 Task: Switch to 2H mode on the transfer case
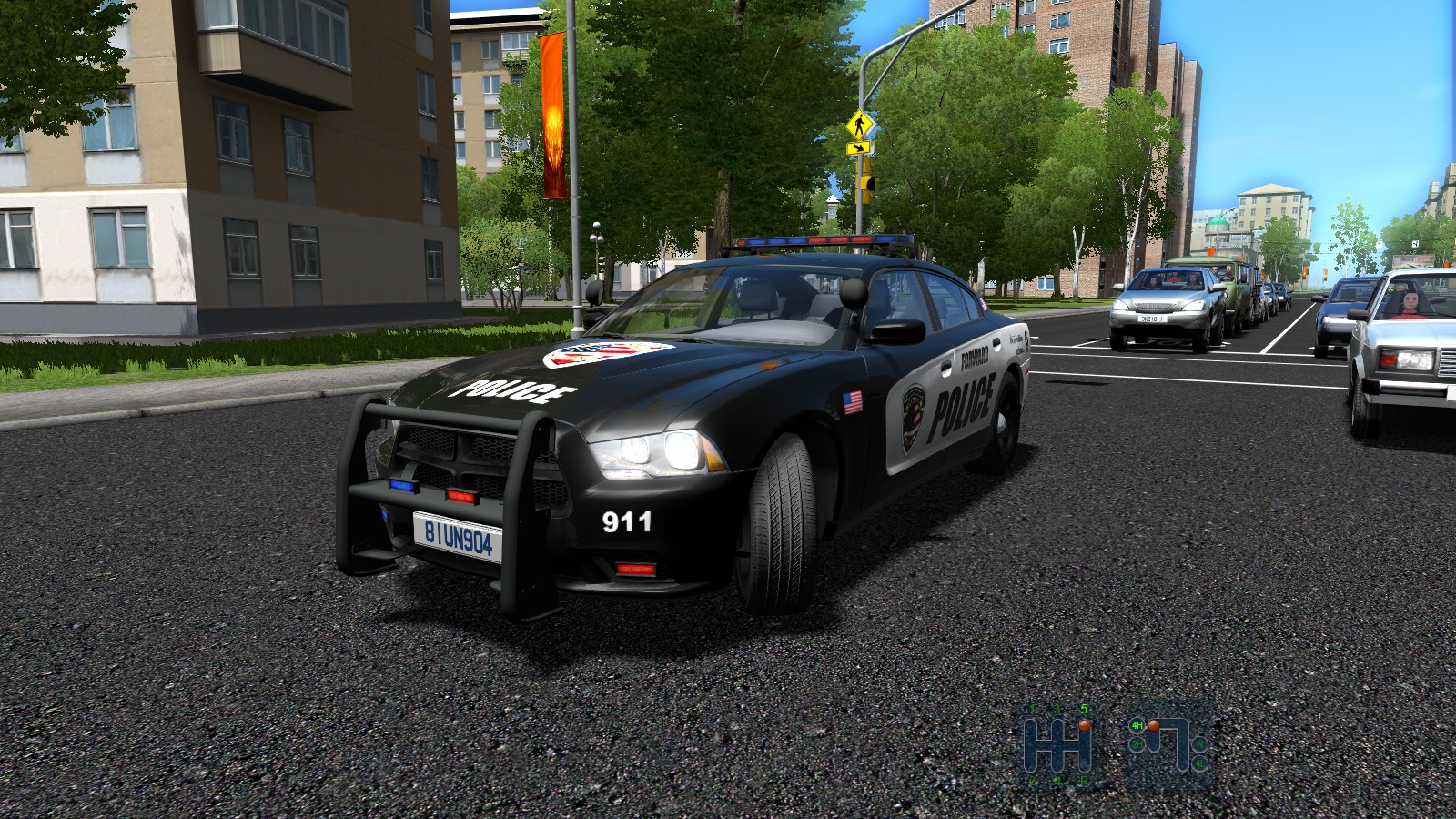click(1137, 744)
